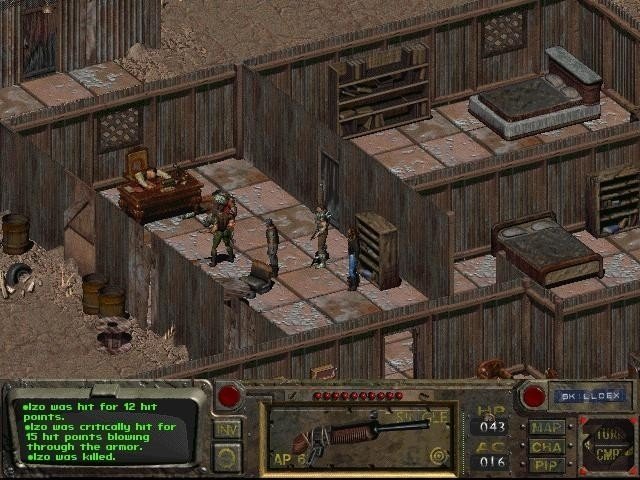End your turn with the TURN button
640x480 pixels.
coord(607,431)
